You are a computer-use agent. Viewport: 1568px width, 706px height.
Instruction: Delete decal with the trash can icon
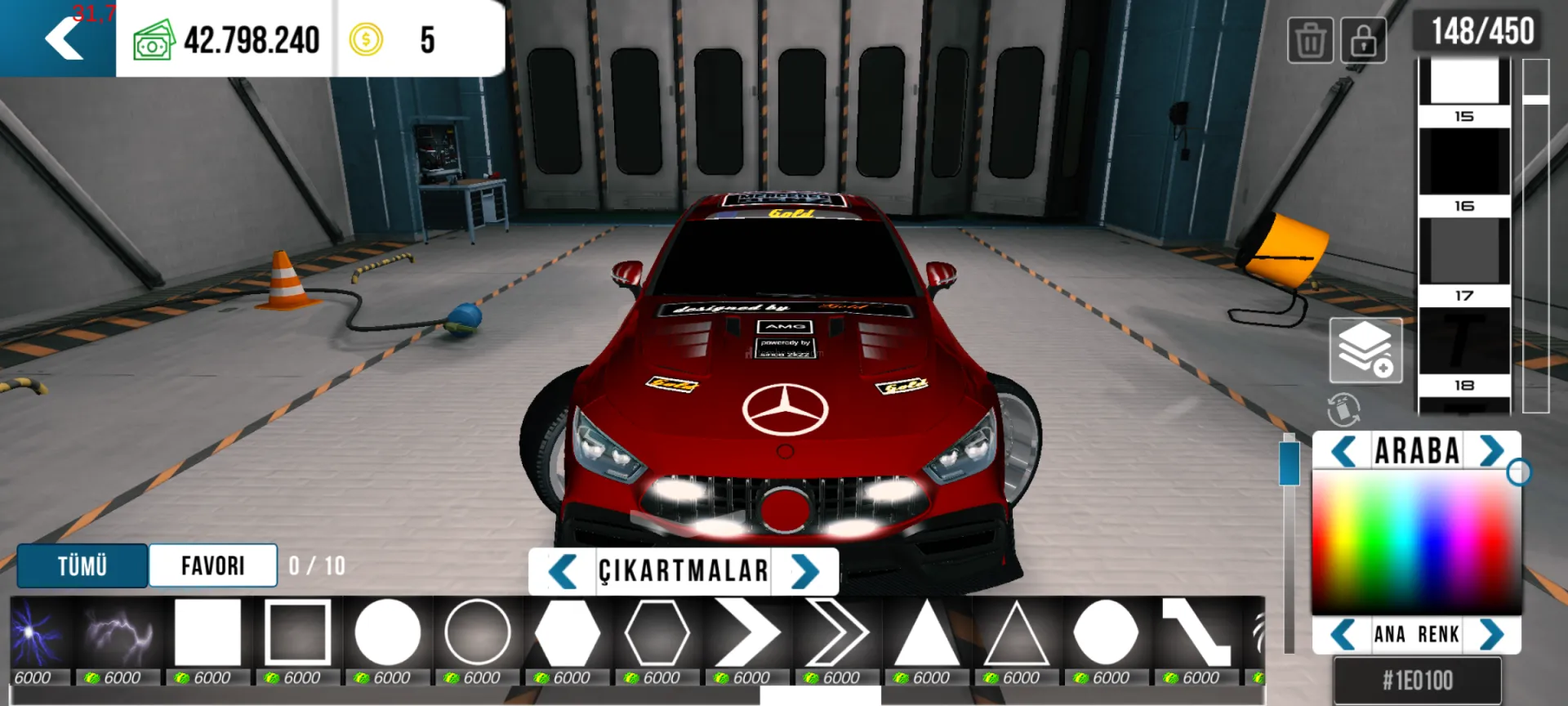tap(1310, 40)
